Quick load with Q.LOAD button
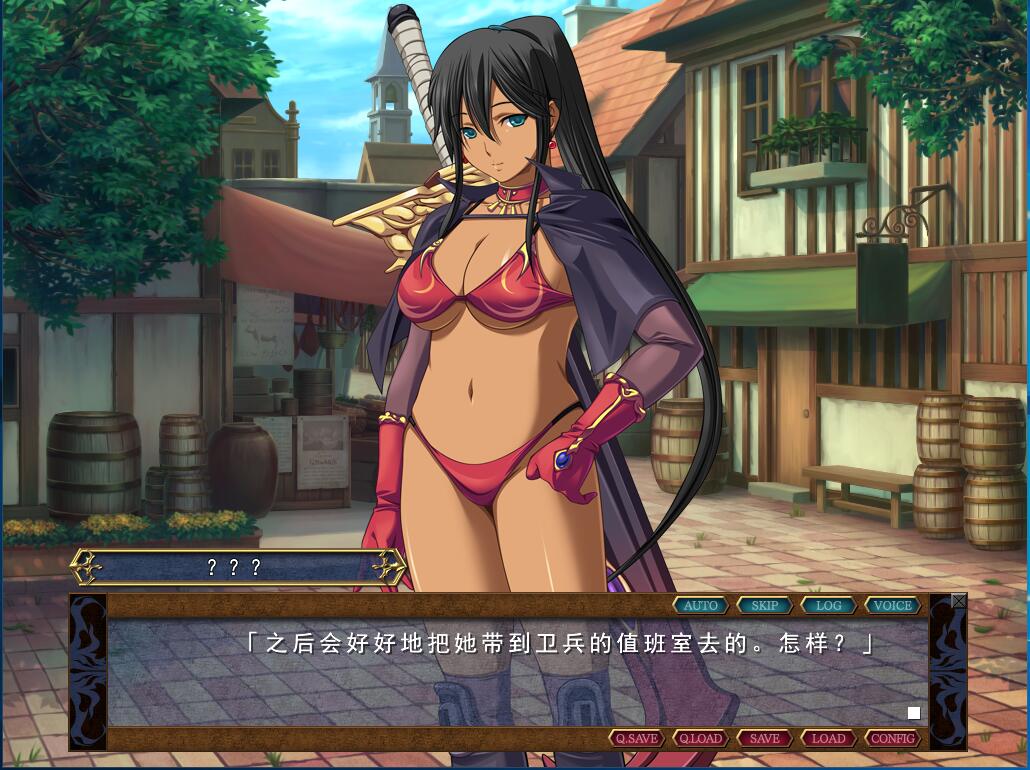 pos(701,738)
